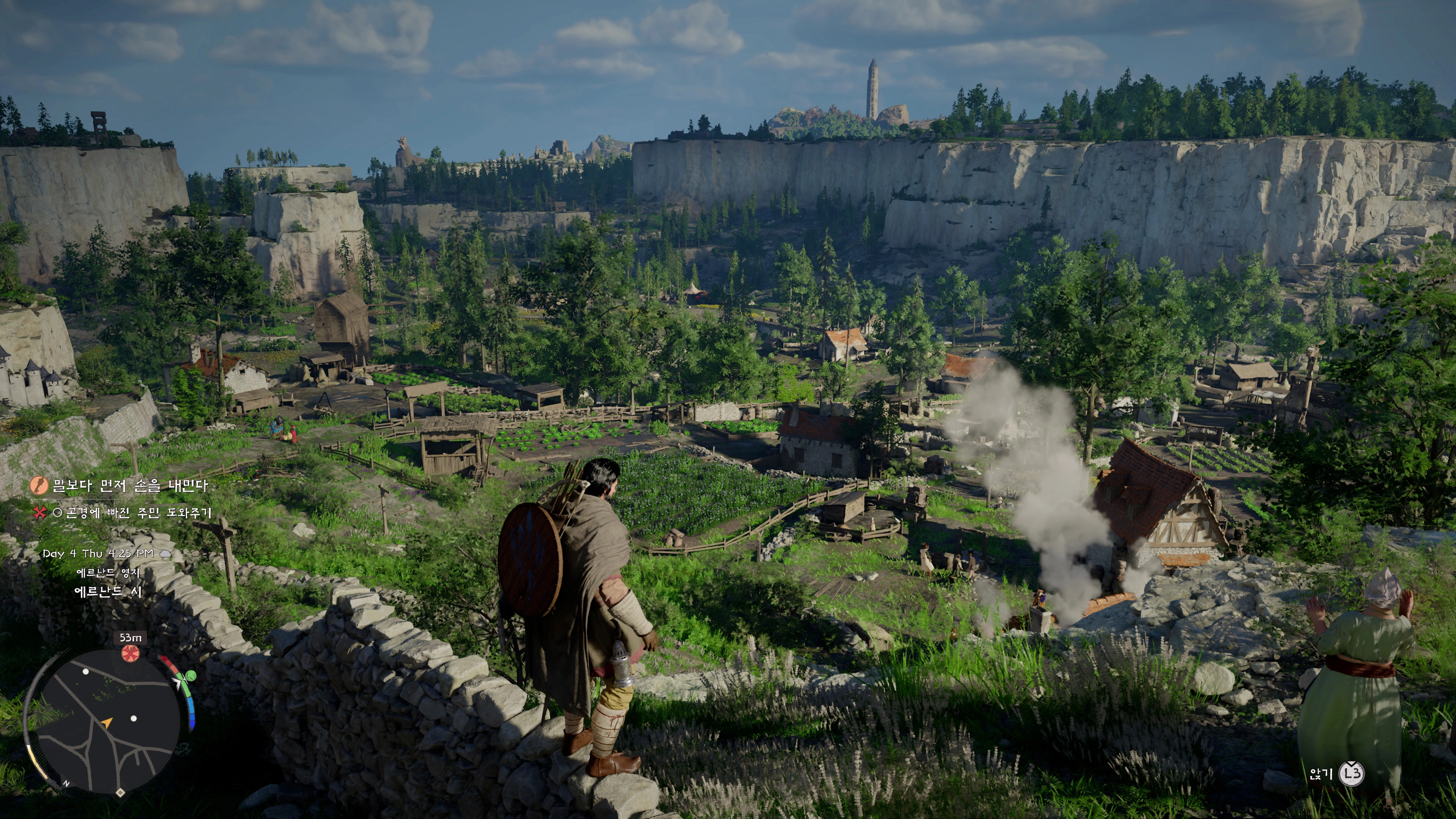1456x819 pixels.
Task: Click the green face icon beside the minimap
Action: coord(191,675)
